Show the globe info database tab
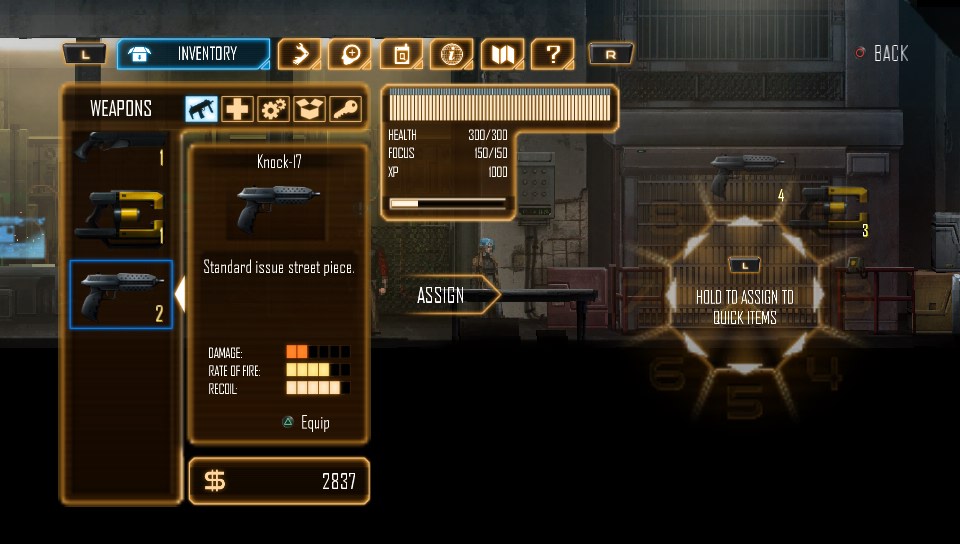960x544 pixels. [451, 54]
